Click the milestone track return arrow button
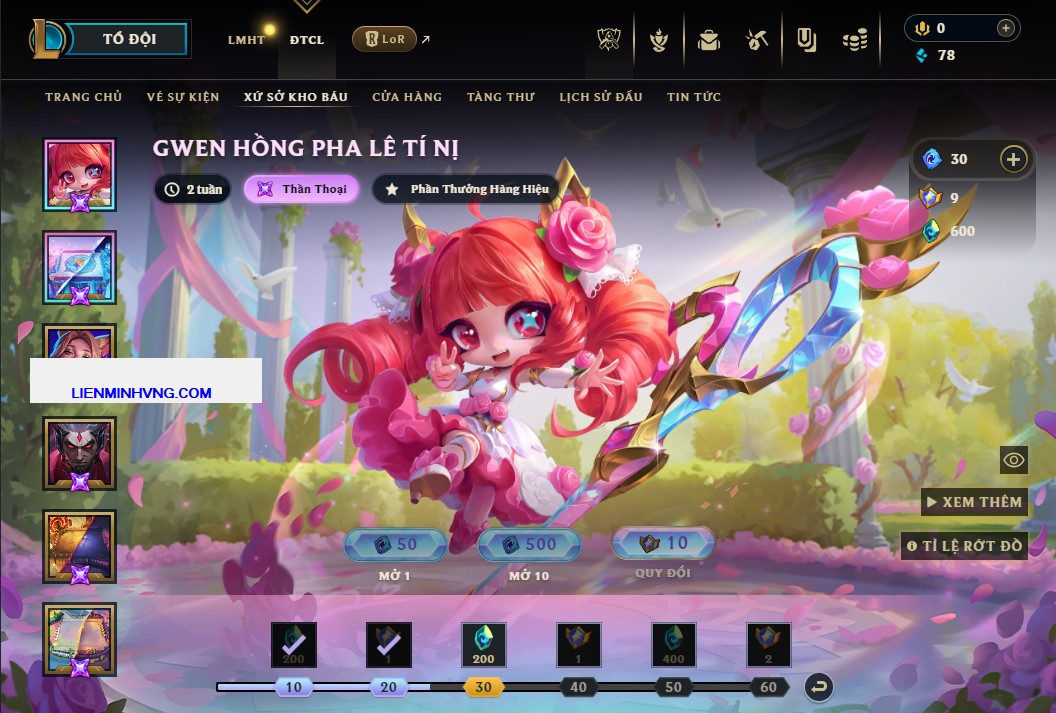The height and width of the screenshot is (713, 1056). click(x=819, y=687)
